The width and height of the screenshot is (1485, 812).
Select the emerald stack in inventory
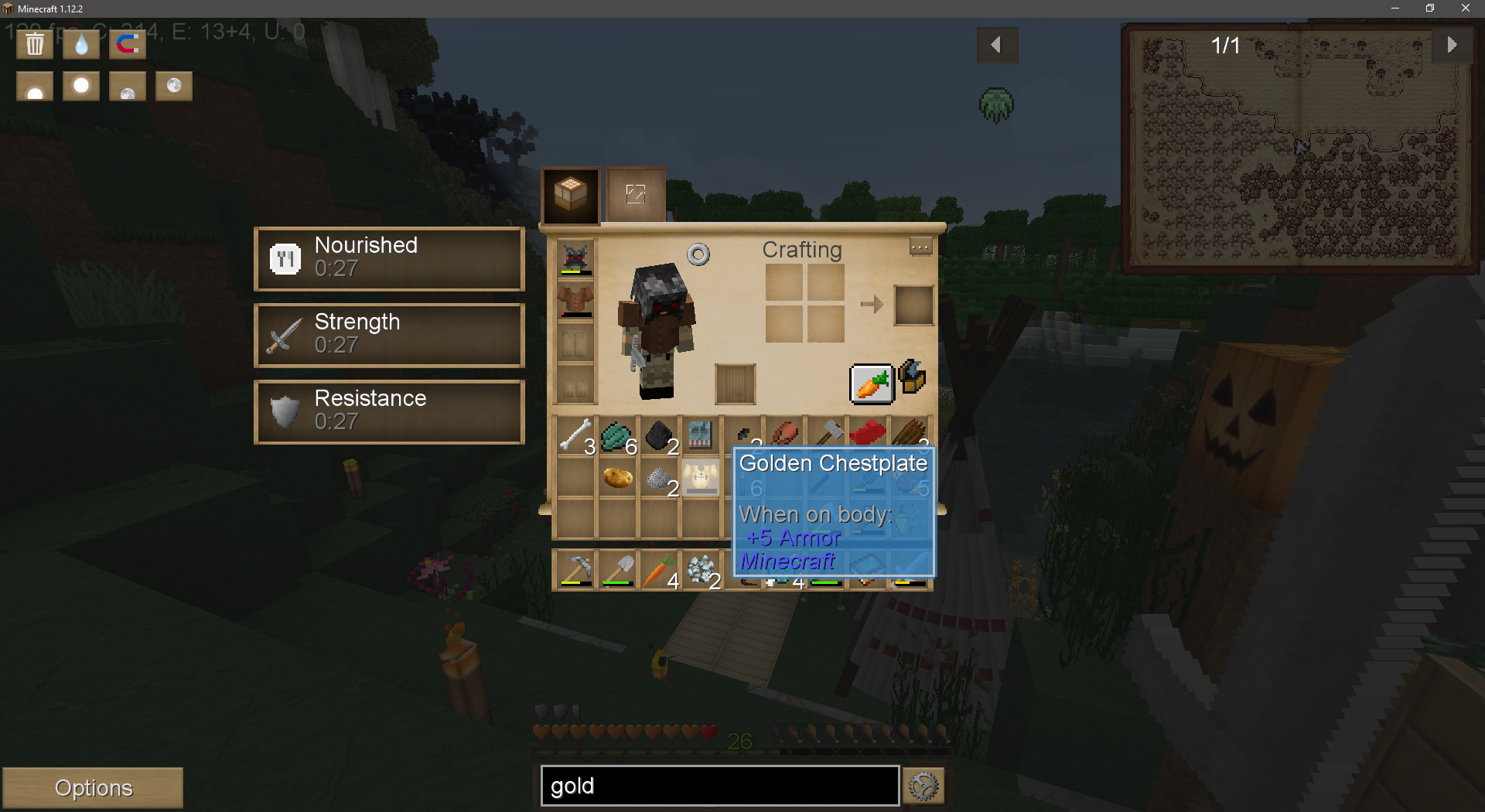pyautogui.click(x=616, y=436)
